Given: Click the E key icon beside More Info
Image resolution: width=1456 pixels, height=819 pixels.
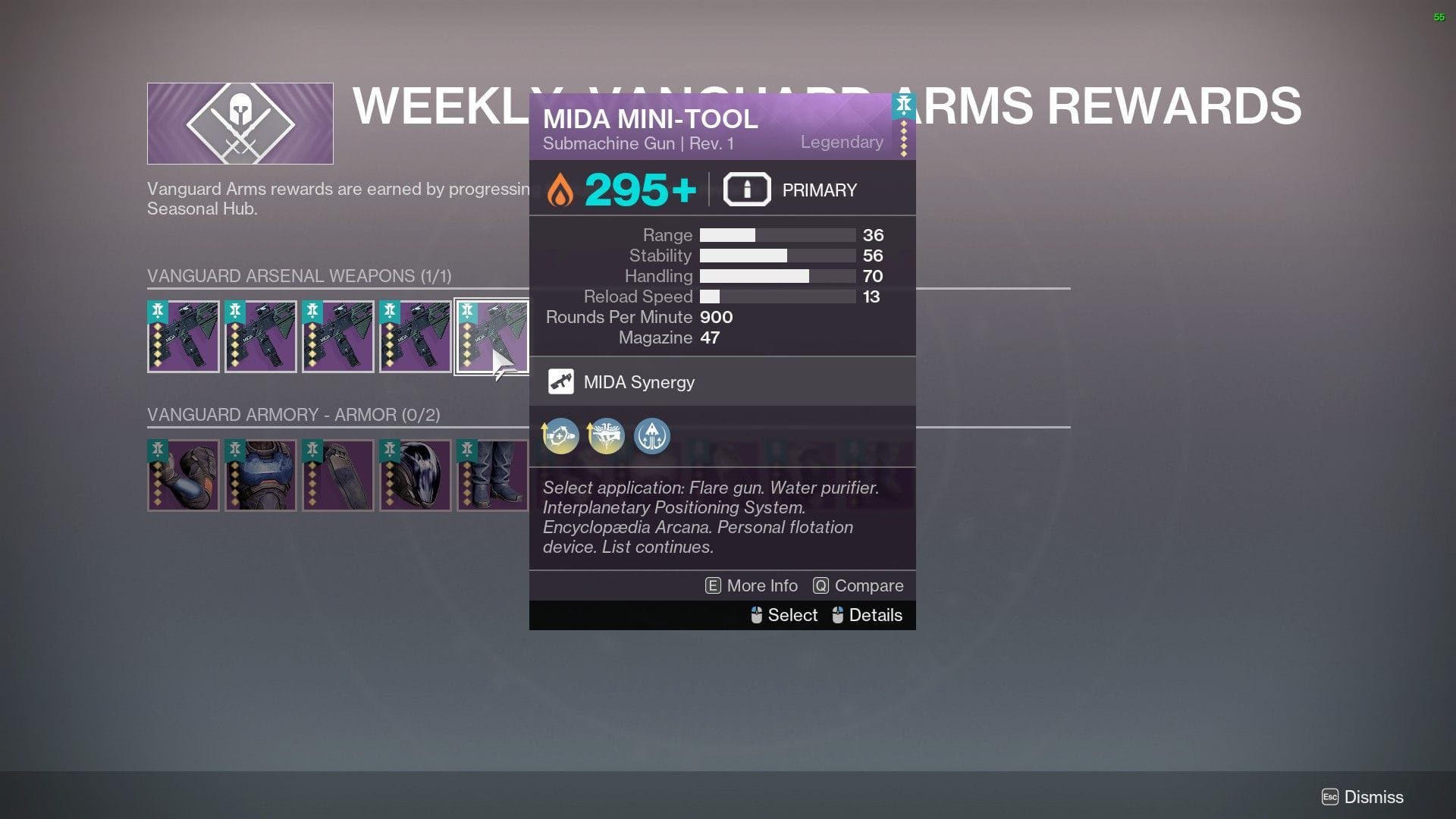Looking at the screenshot, I should pyautogui.click(x=711, y=585).
